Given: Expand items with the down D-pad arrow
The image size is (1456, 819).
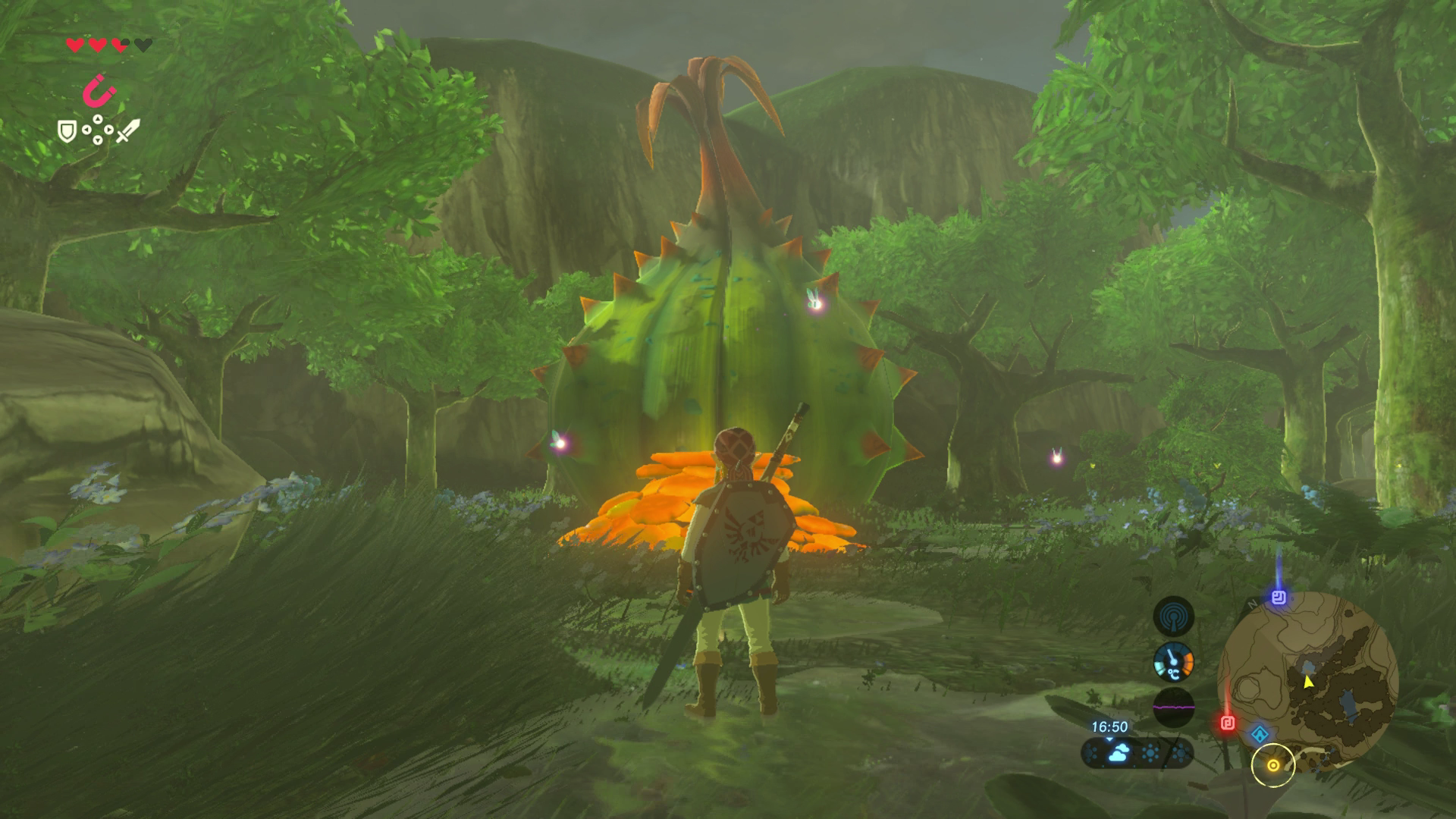Looking at the screenshot, I should [x=98, y=142].
